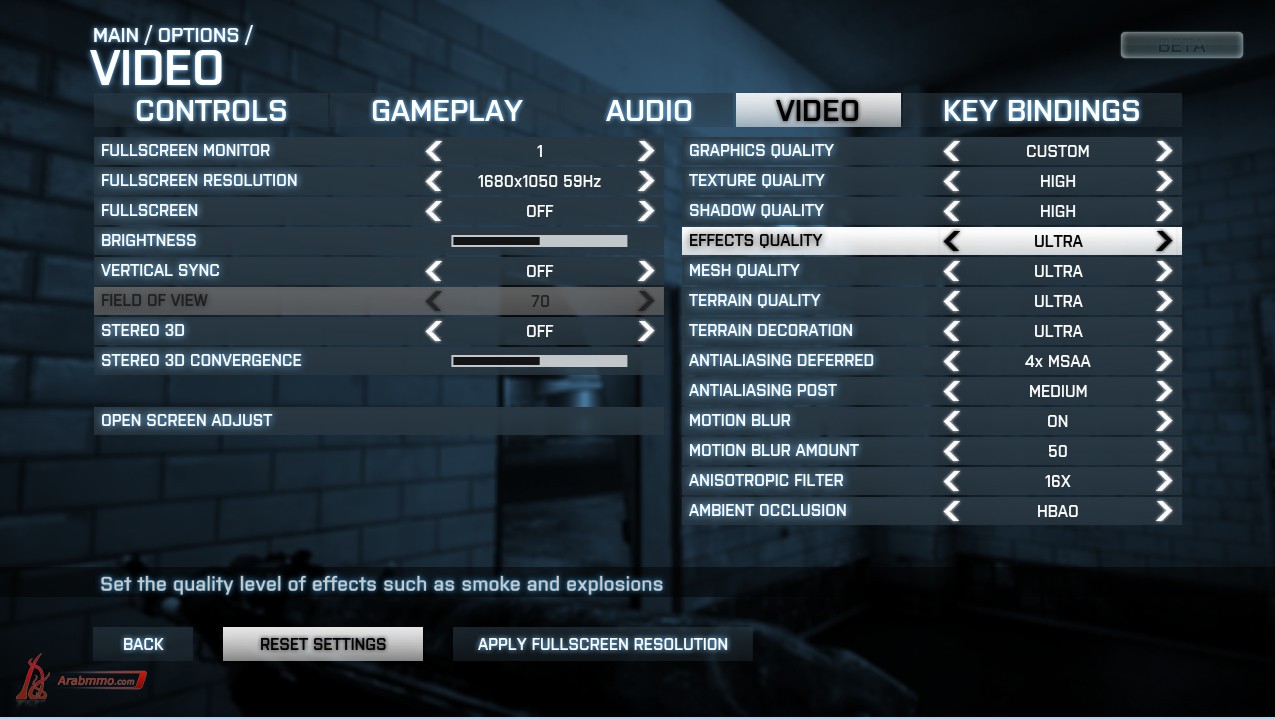The image size is (1275, 719).
Task: Toggle Fullscreen with its right arrow
Action: tap(646, 211)
